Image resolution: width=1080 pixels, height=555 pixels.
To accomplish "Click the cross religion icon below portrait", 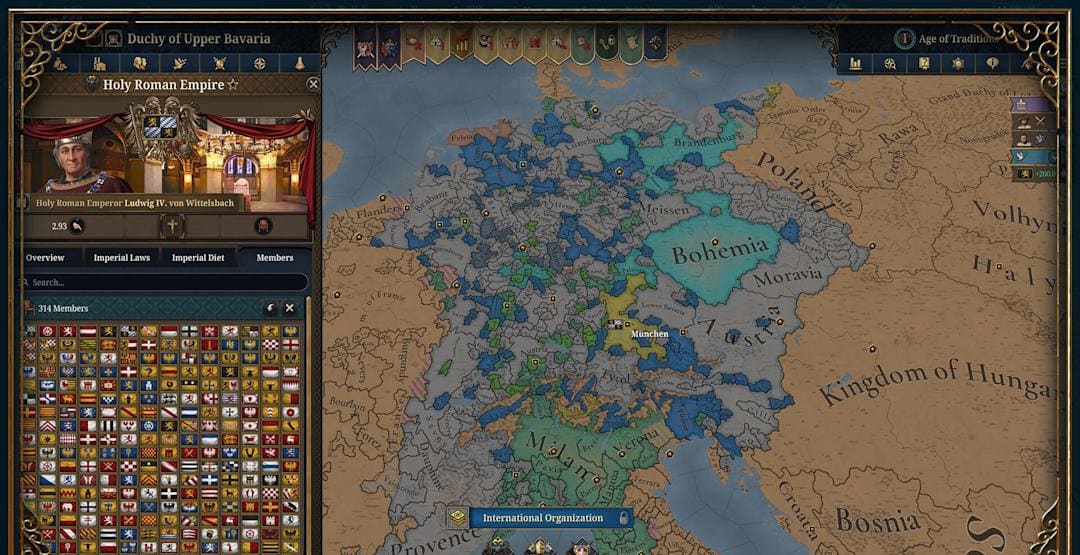I will pos(172,226).
